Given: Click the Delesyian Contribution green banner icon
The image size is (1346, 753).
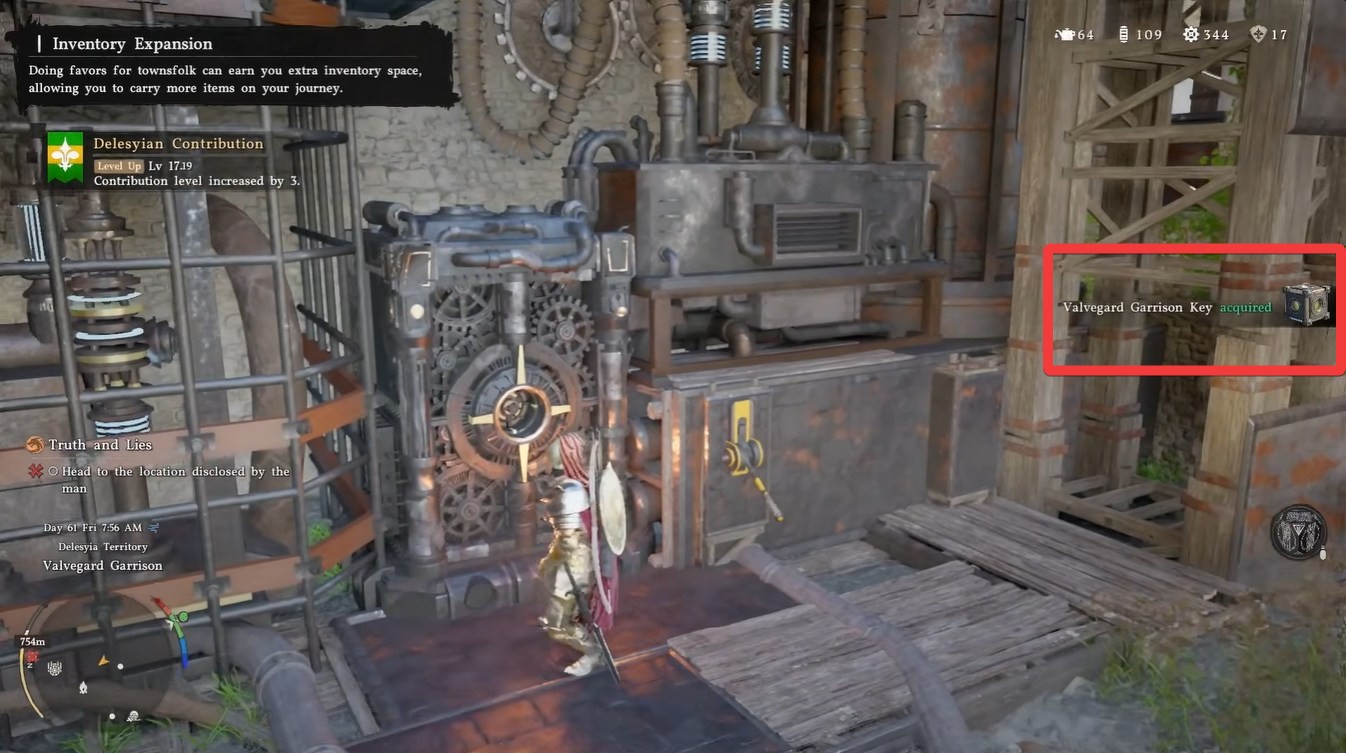Looking at the screenshot, I should (x=65, y=158).
